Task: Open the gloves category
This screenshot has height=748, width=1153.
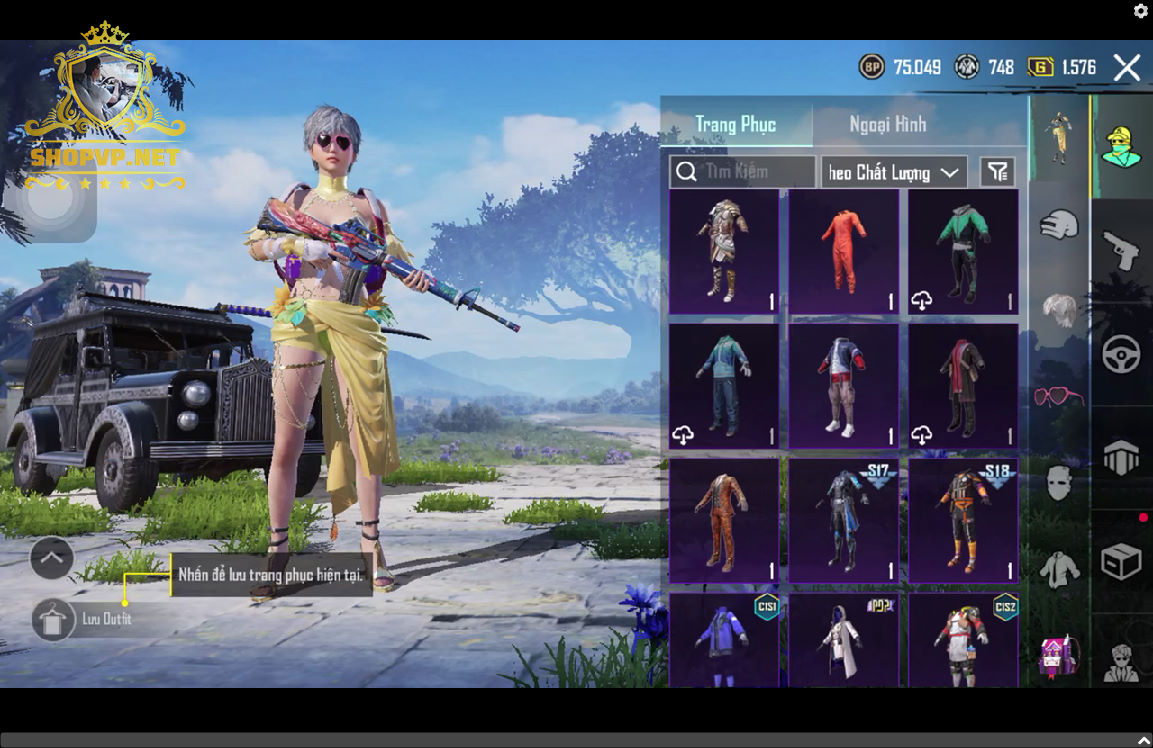Action: pyautogui.click(x=1058, y=224)
